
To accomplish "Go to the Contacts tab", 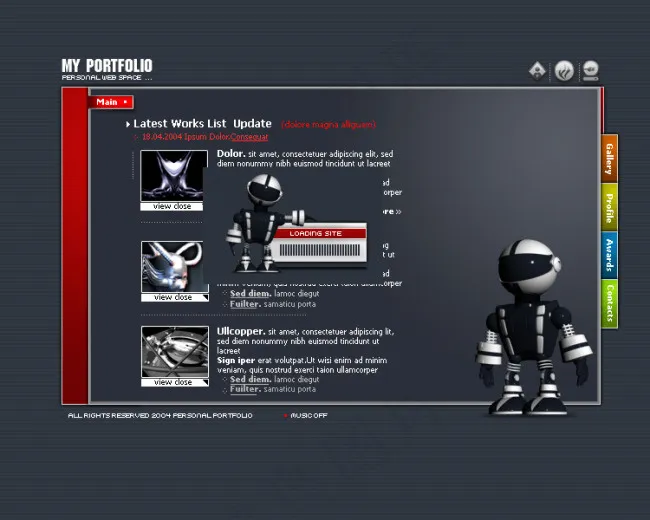I will tap(609, 303).
